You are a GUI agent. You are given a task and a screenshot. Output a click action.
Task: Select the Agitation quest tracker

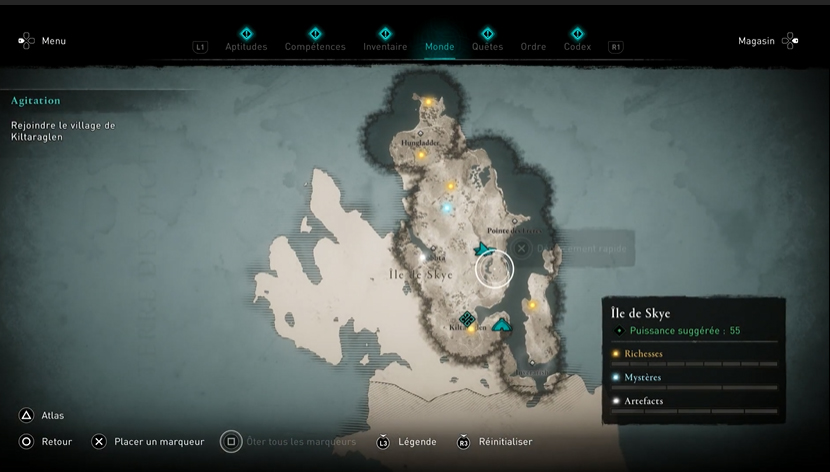click(x=36, y=101)
